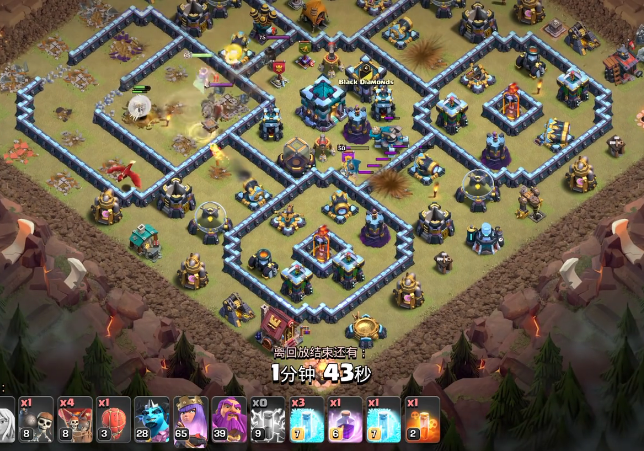
Task: Activate the purple Rage Spell slot
Action: [342, 420]
